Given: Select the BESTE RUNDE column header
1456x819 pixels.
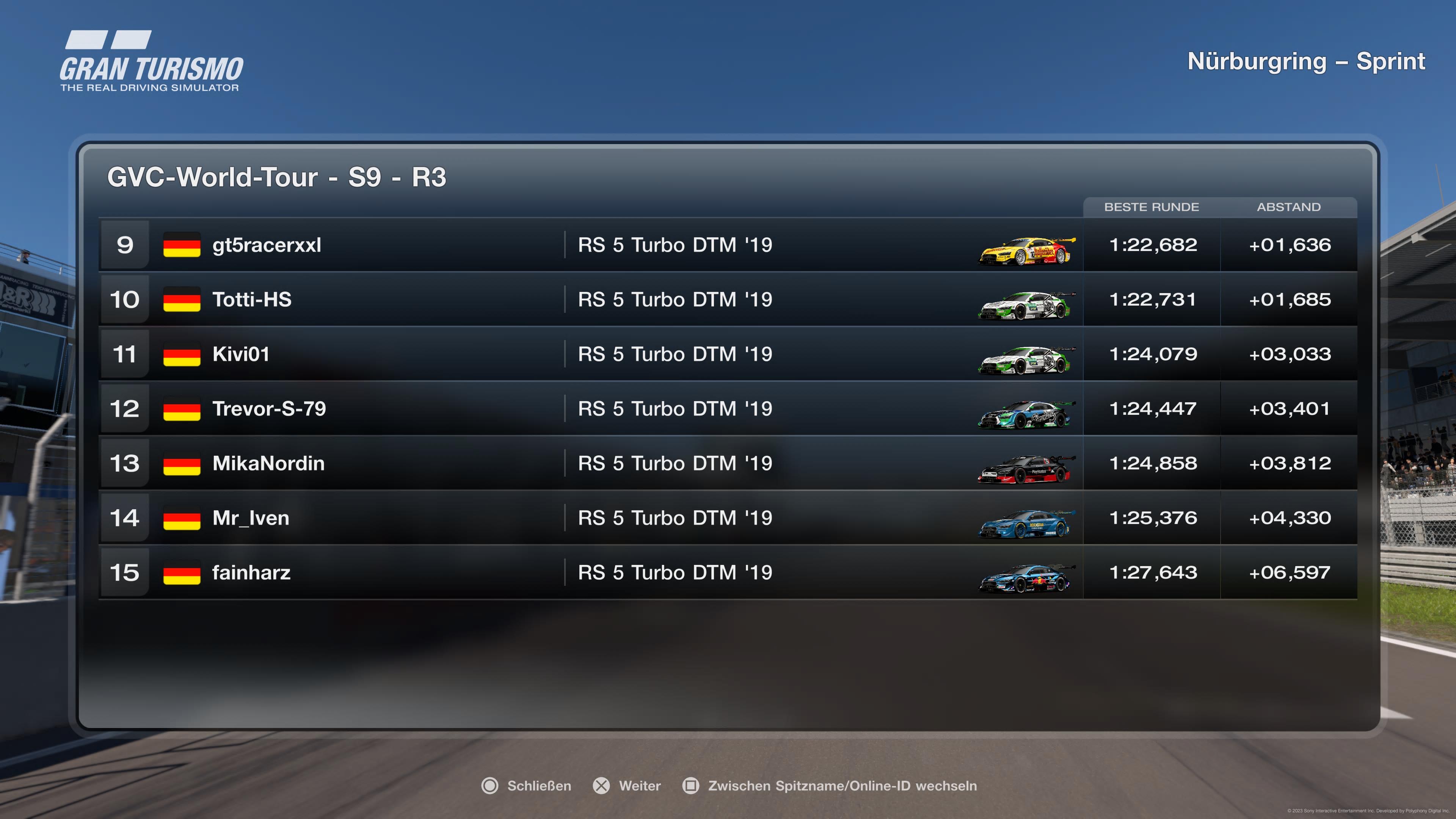Looking at the screenshot, I should pos(1152,207).
